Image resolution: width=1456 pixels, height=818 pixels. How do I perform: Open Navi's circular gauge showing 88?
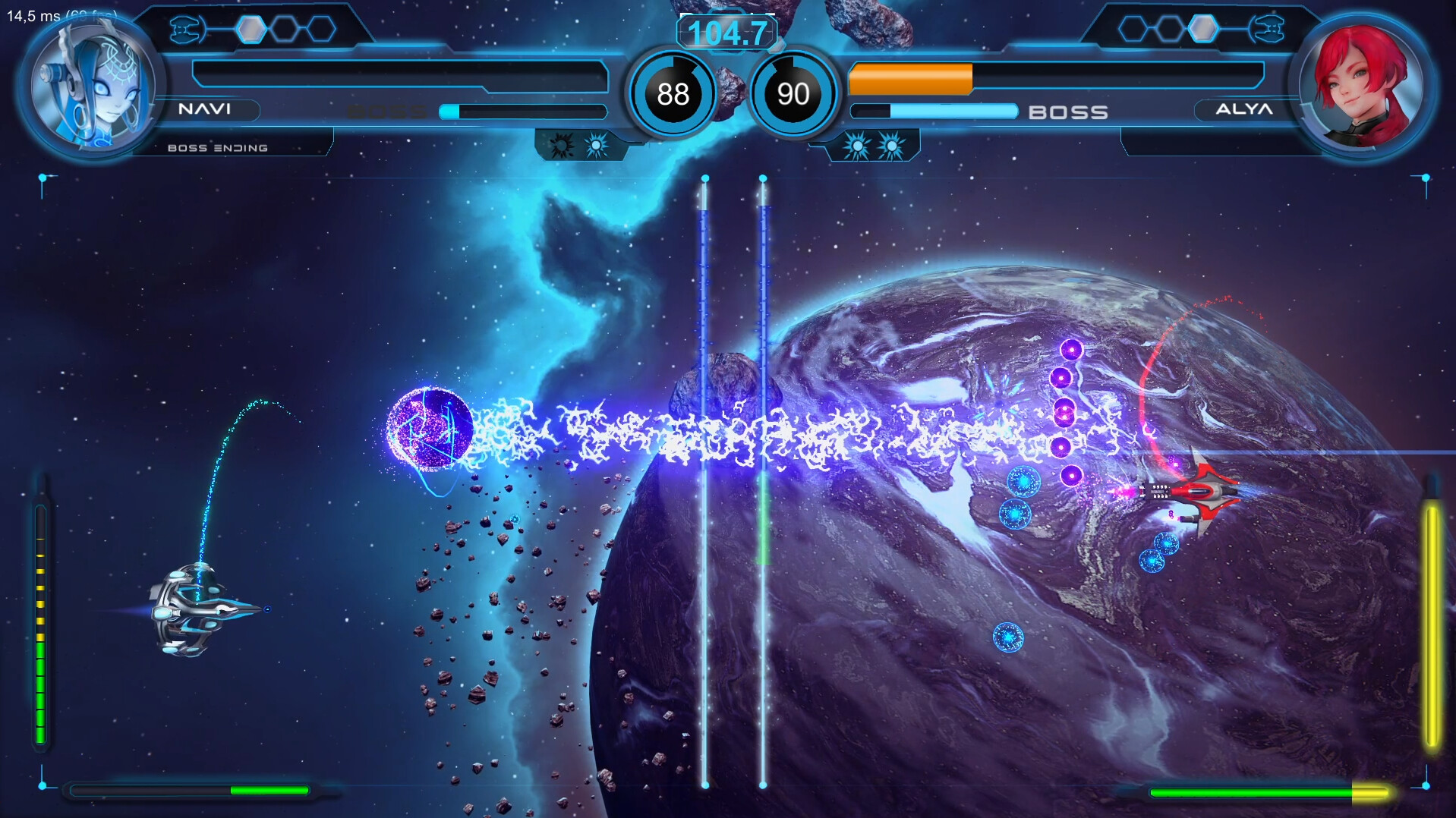point(673,94)
